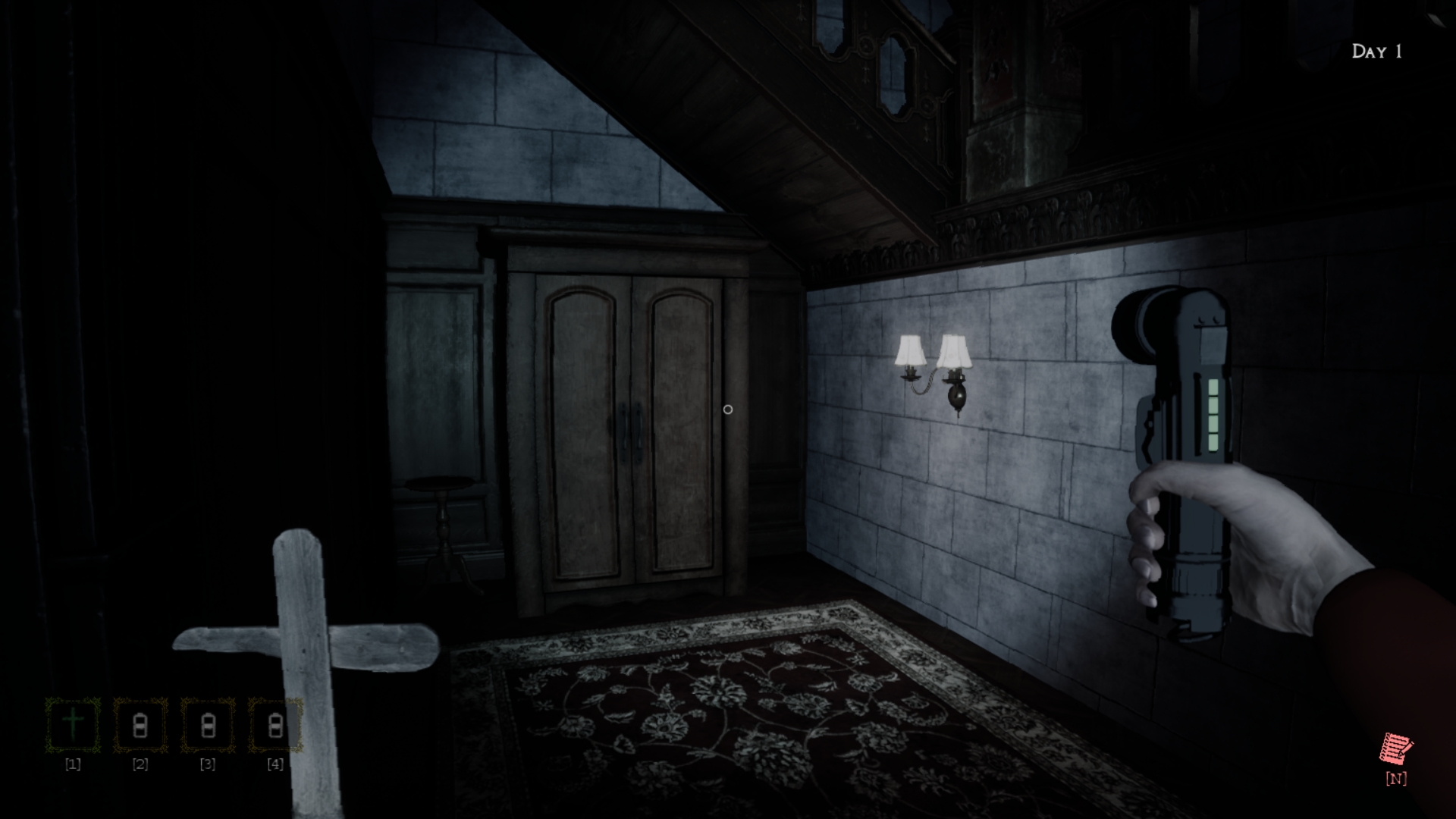Select the battery in hotbar slot [2]
The height and width of the screenshot is (819, 1456).
pyautogui.click(x=140, y=724)
